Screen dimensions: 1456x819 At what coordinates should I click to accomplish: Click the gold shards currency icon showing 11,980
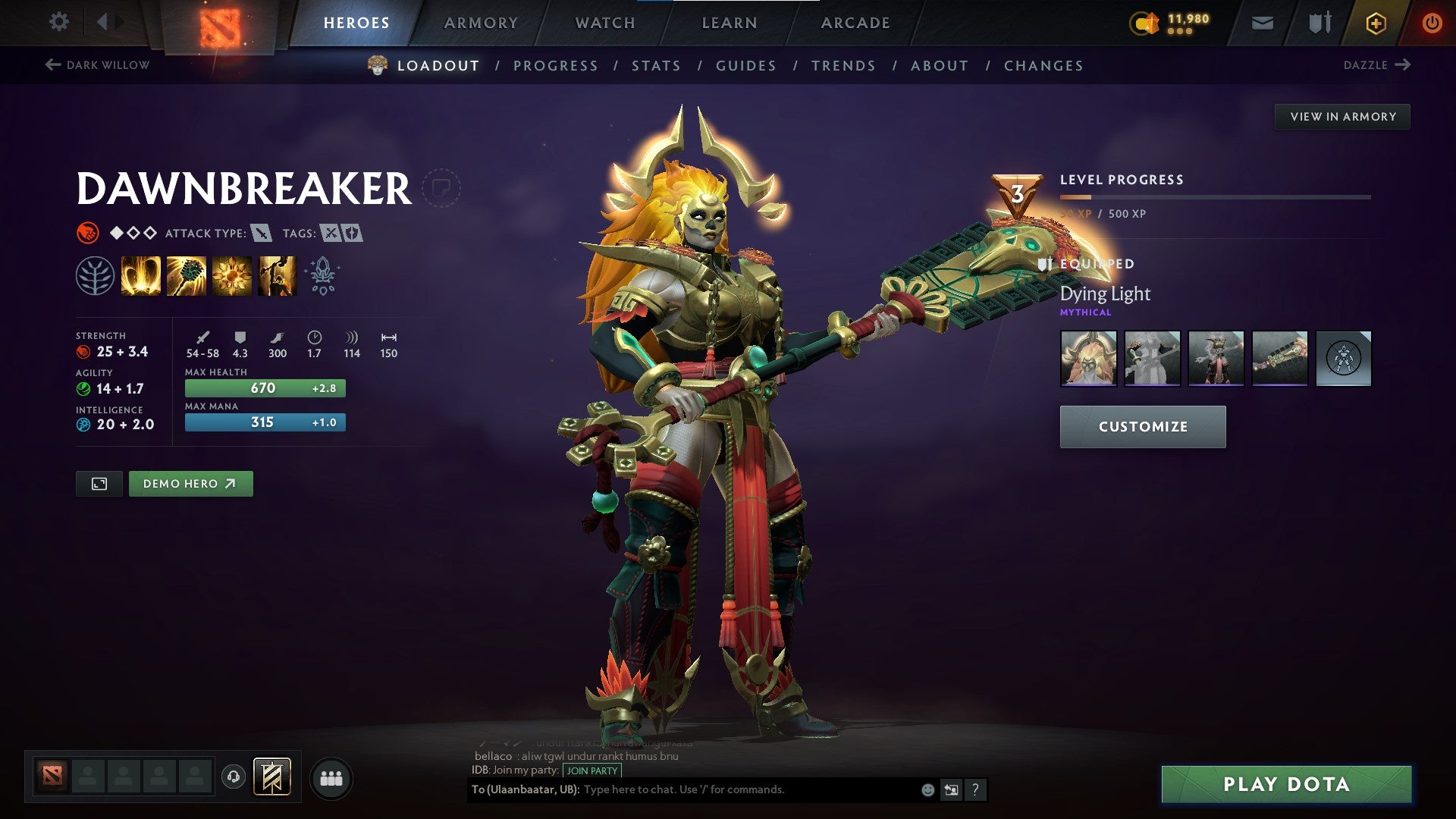click(1144, 23)
